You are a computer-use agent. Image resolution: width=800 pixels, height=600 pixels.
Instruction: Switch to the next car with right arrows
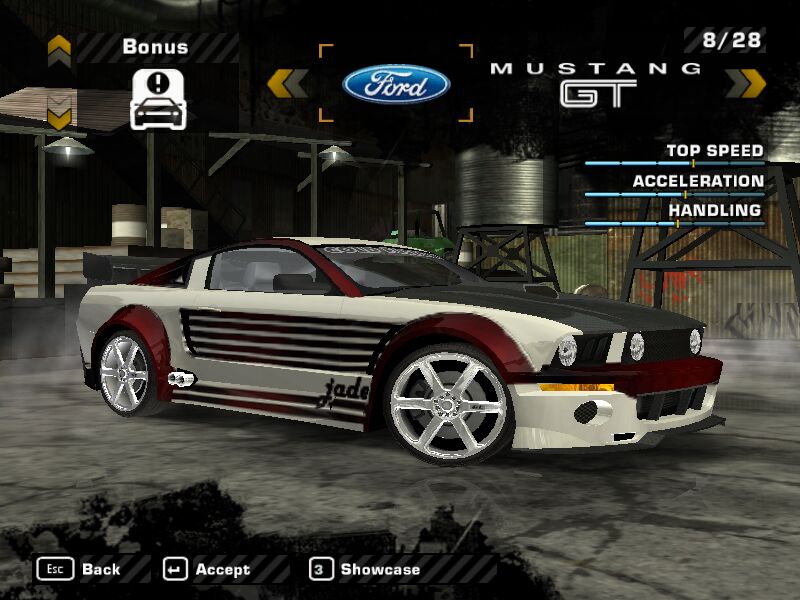[x=745, y=83]
